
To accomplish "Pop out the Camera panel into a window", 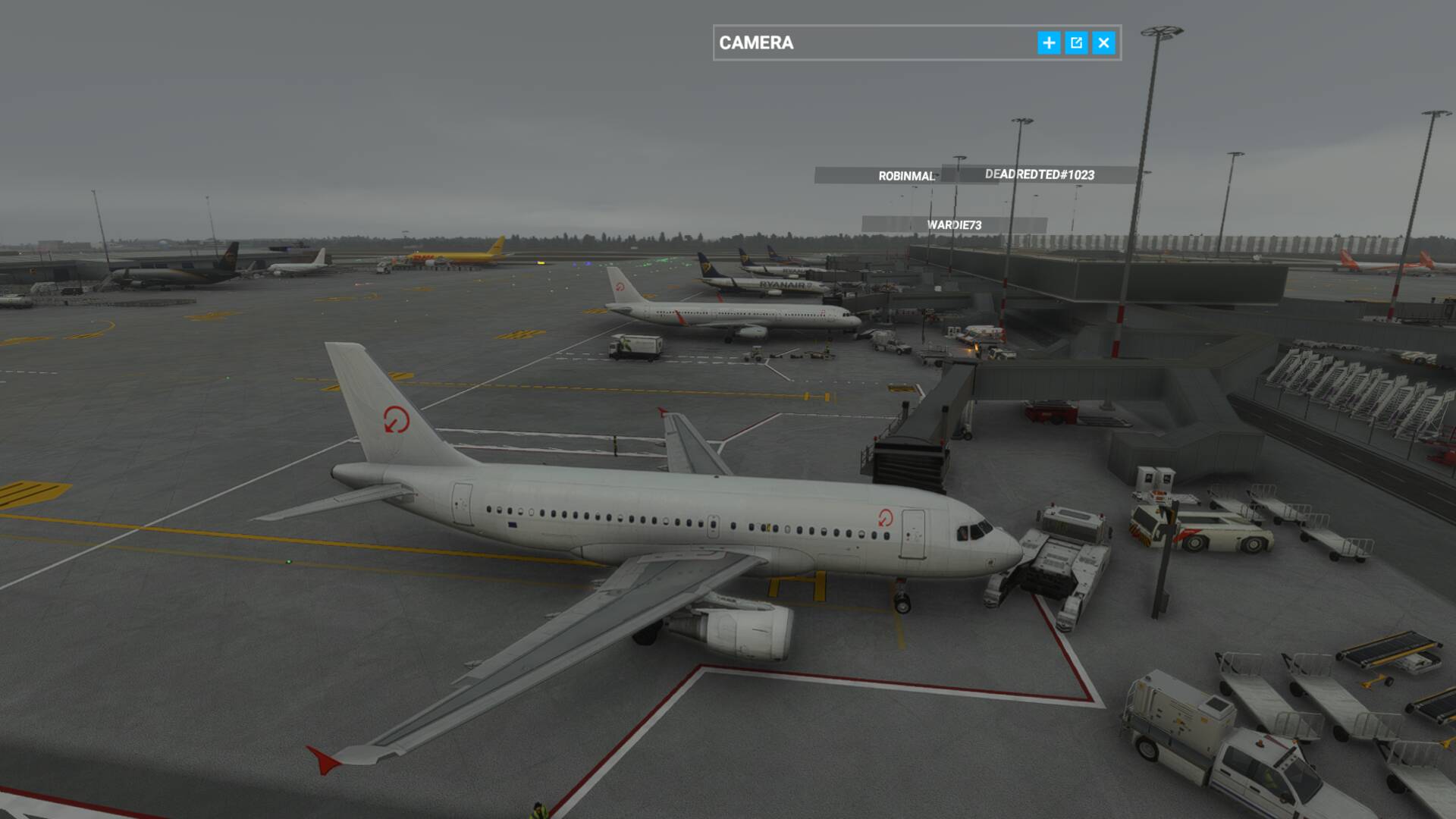I will coord(1076,43).
